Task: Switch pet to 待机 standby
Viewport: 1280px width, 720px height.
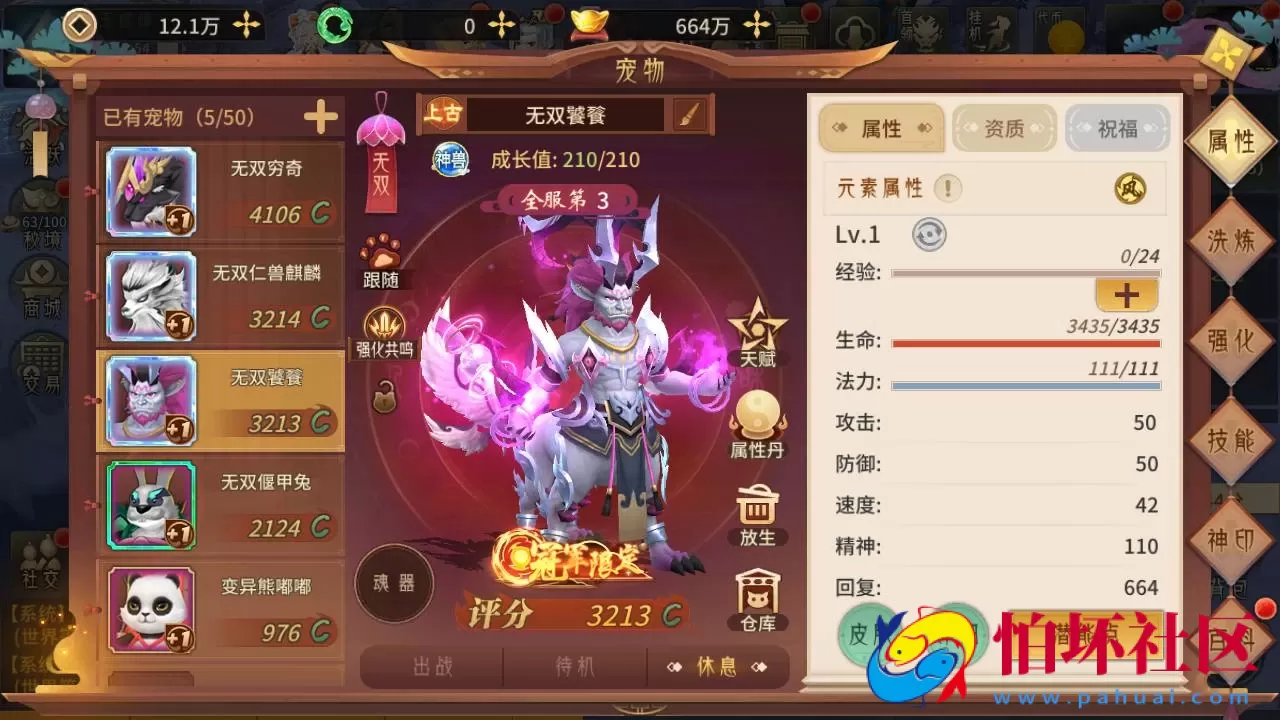Action: coord(574,668)
